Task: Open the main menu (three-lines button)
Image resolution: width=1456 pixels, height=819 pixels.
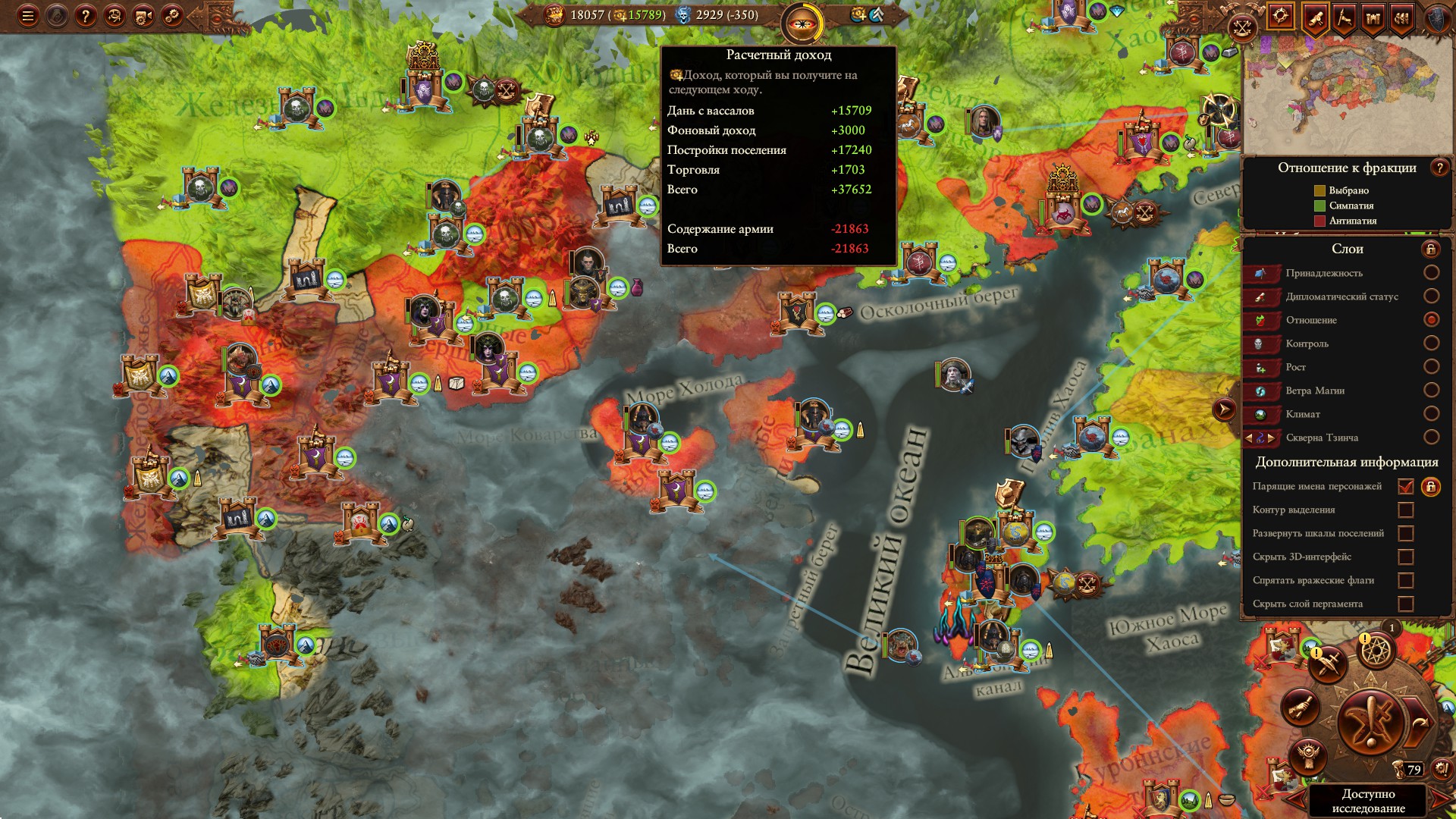Action: (28, 16)
